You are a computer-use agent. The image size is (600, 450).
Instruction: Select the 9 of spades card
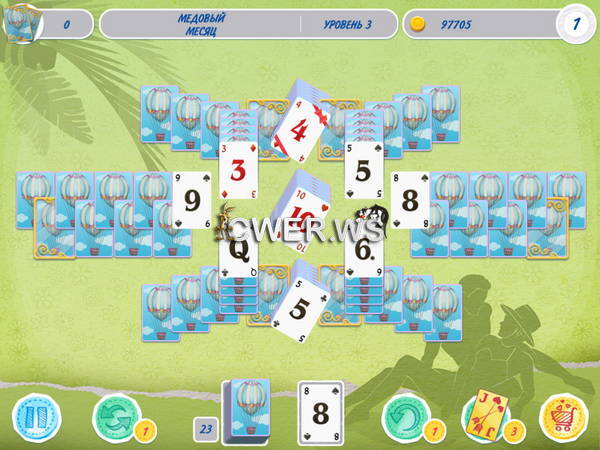189,200
